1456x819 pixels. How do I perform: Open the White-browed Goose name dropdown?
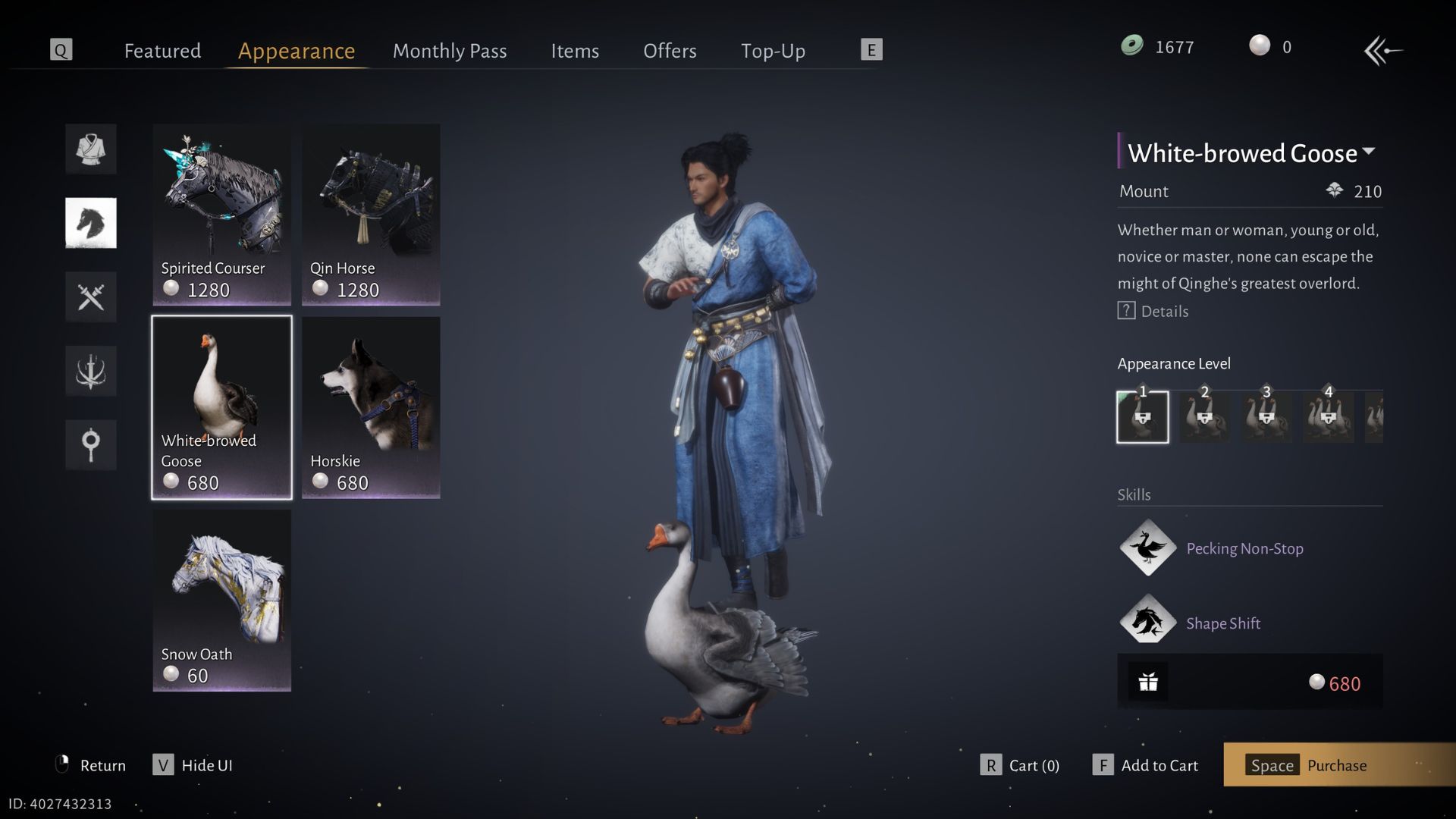1370,152
